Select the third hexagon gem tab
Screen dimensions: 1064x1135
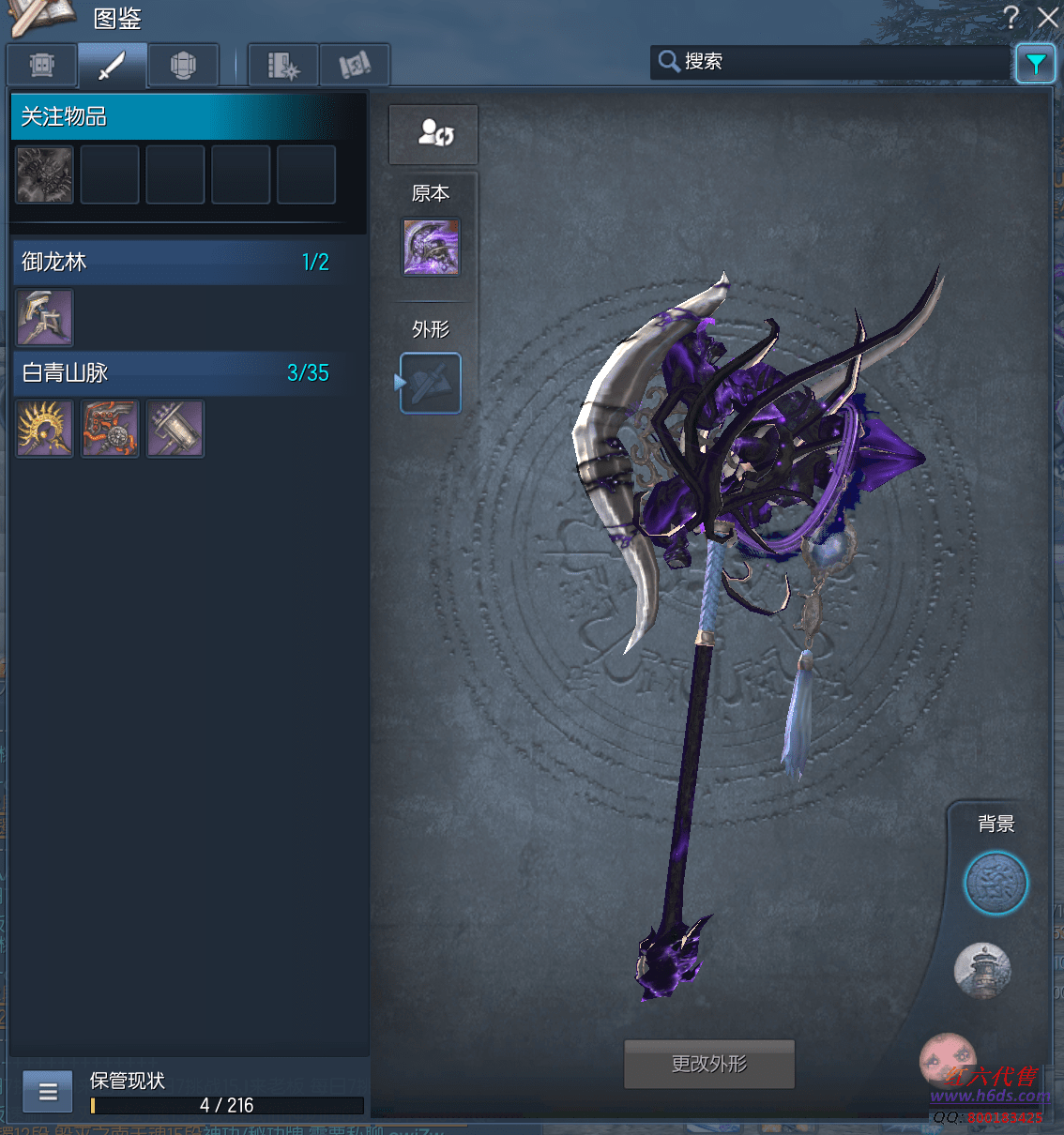[183, 66]
